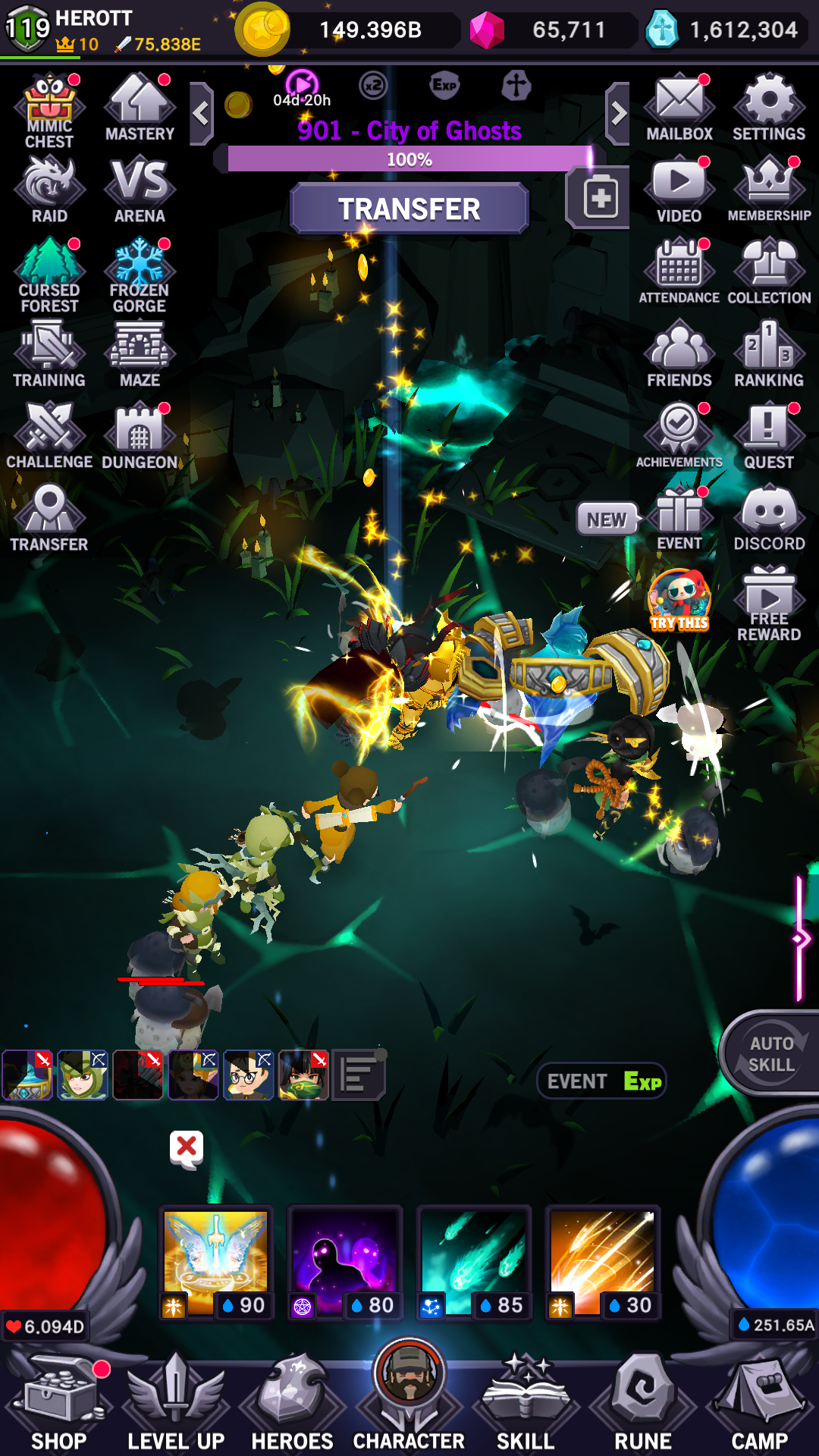The width and height of the screenshot is (819, 1456).
Task: View the Ranking leaderboard
Action: point(769,354)
